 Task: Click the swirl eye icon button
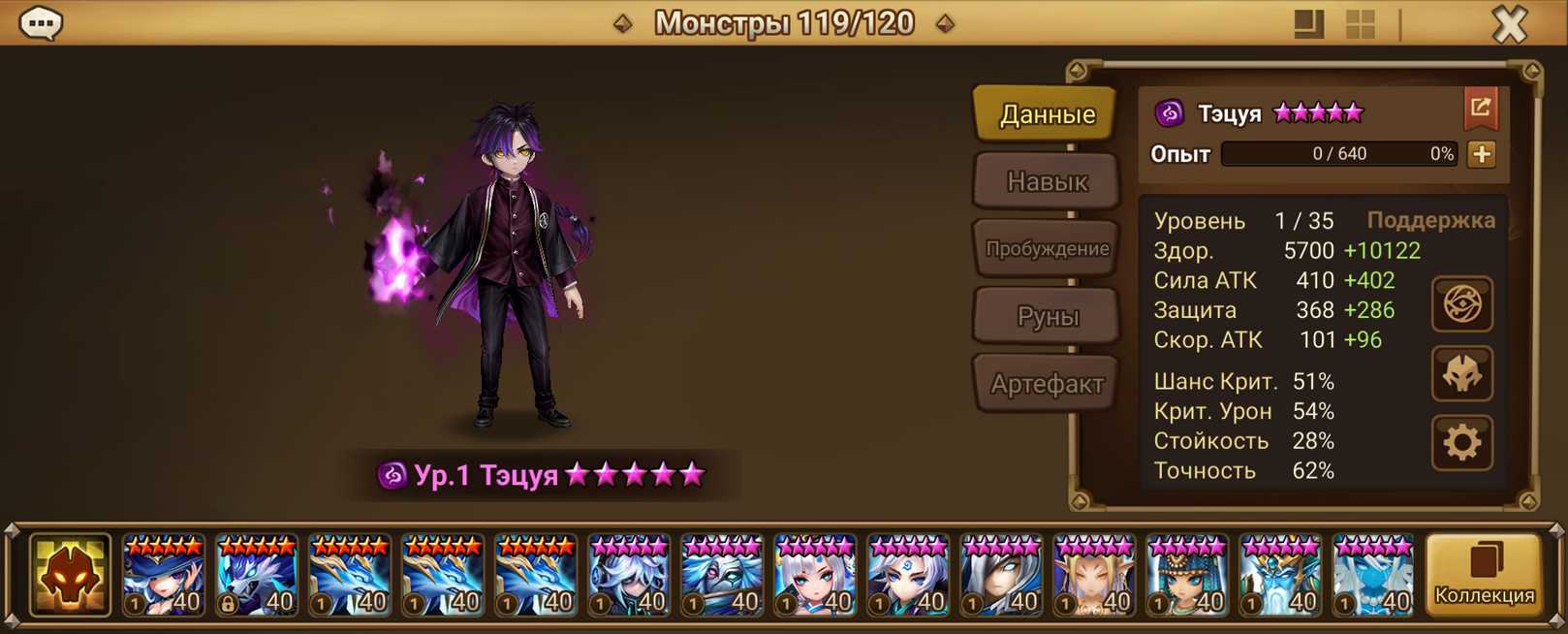point(1461,304)
